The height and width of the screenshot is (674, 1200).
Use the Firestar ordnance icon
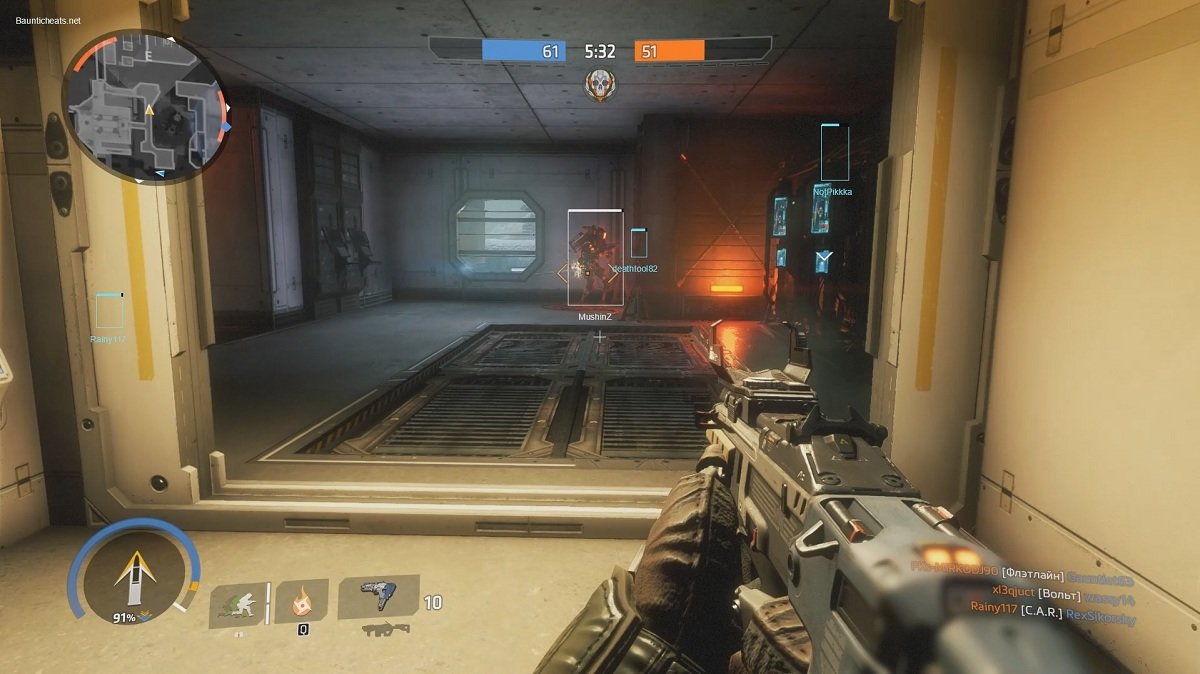tap(301, 602)
